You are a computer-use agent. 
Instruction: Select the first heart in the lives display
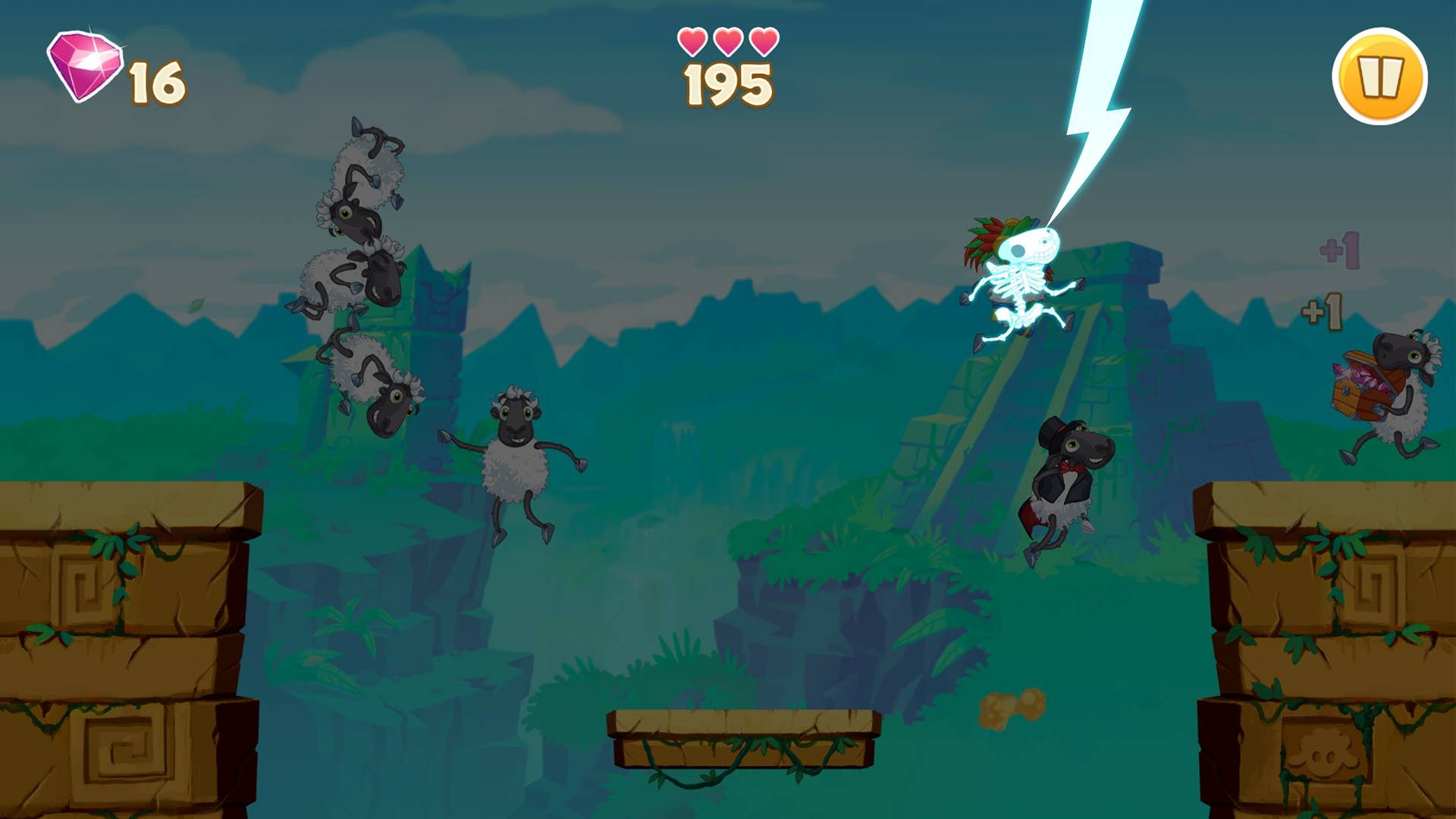tap(692, 42)
